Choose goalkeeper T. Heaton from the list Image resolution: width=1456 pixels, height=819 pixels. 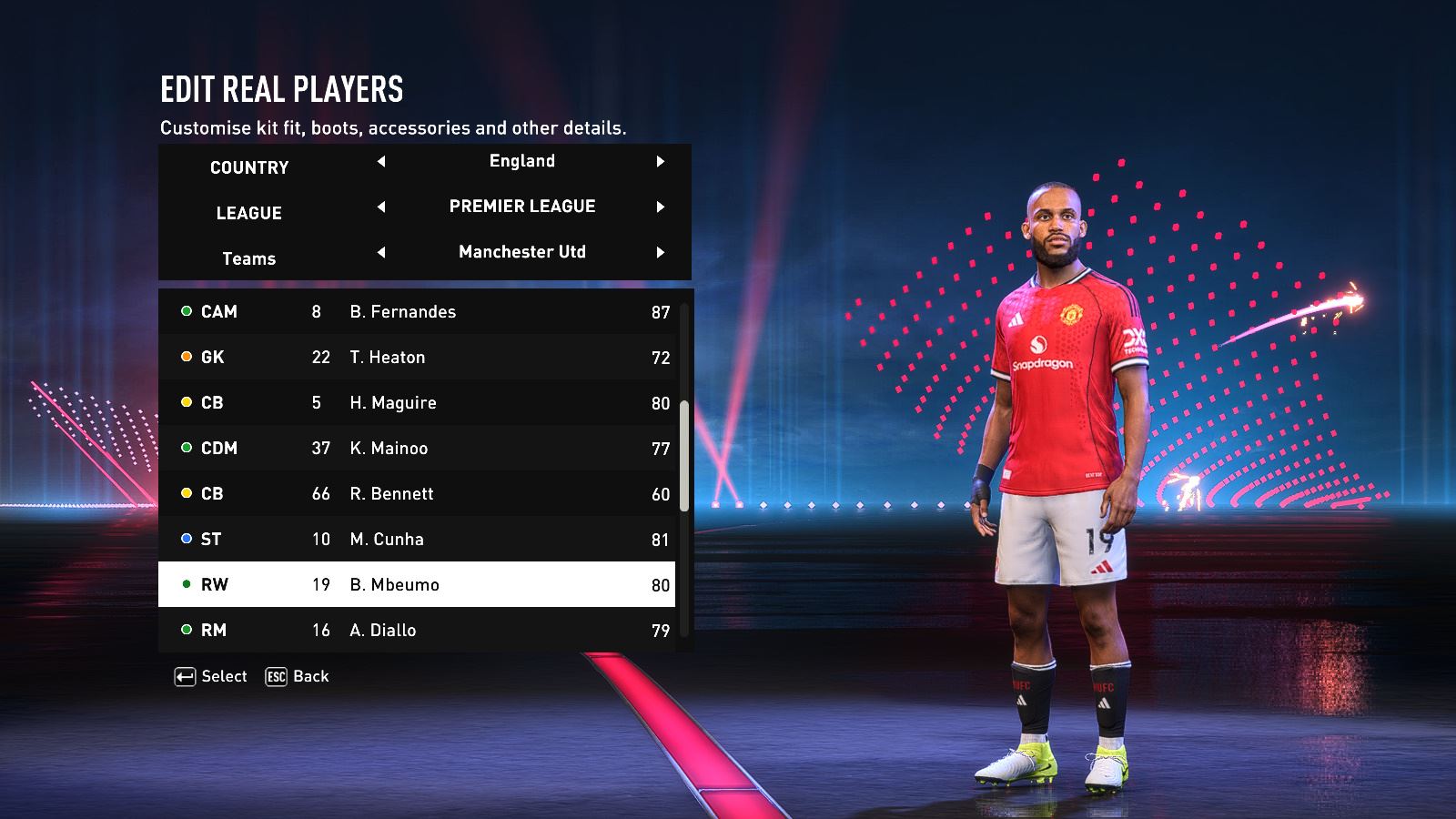coord(417,357)
